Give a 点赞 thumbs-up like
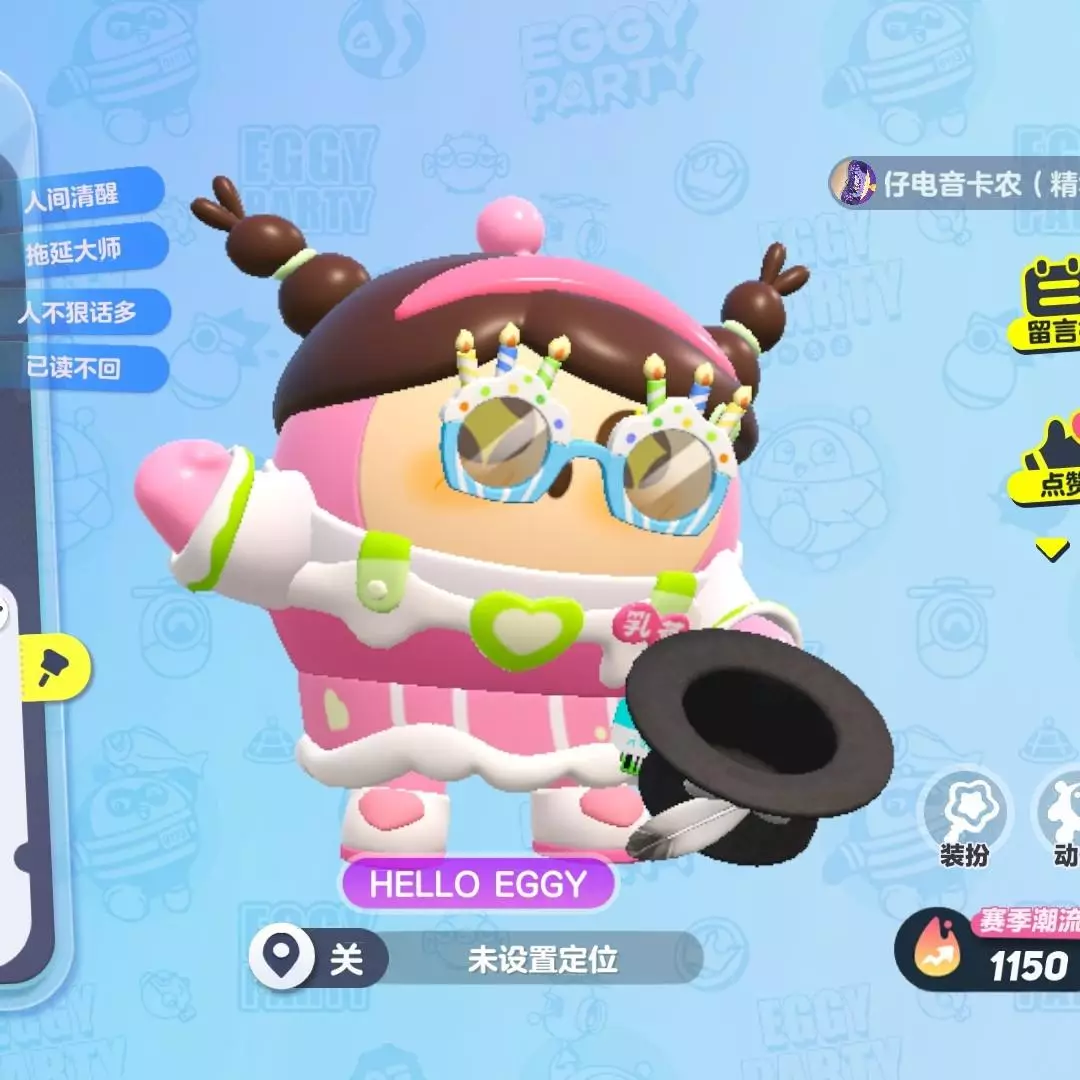The height and width of the screenshot is (1080, 1080). click(1048, 462)
